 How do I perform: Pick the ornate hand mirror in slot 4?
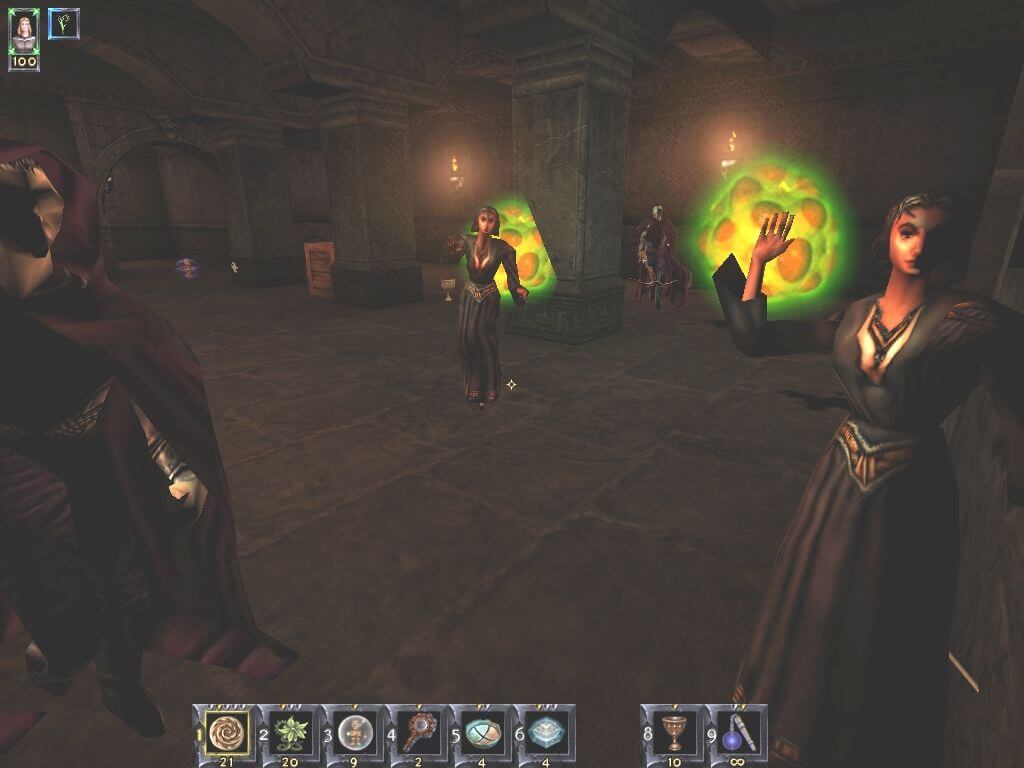click(418, 729)
